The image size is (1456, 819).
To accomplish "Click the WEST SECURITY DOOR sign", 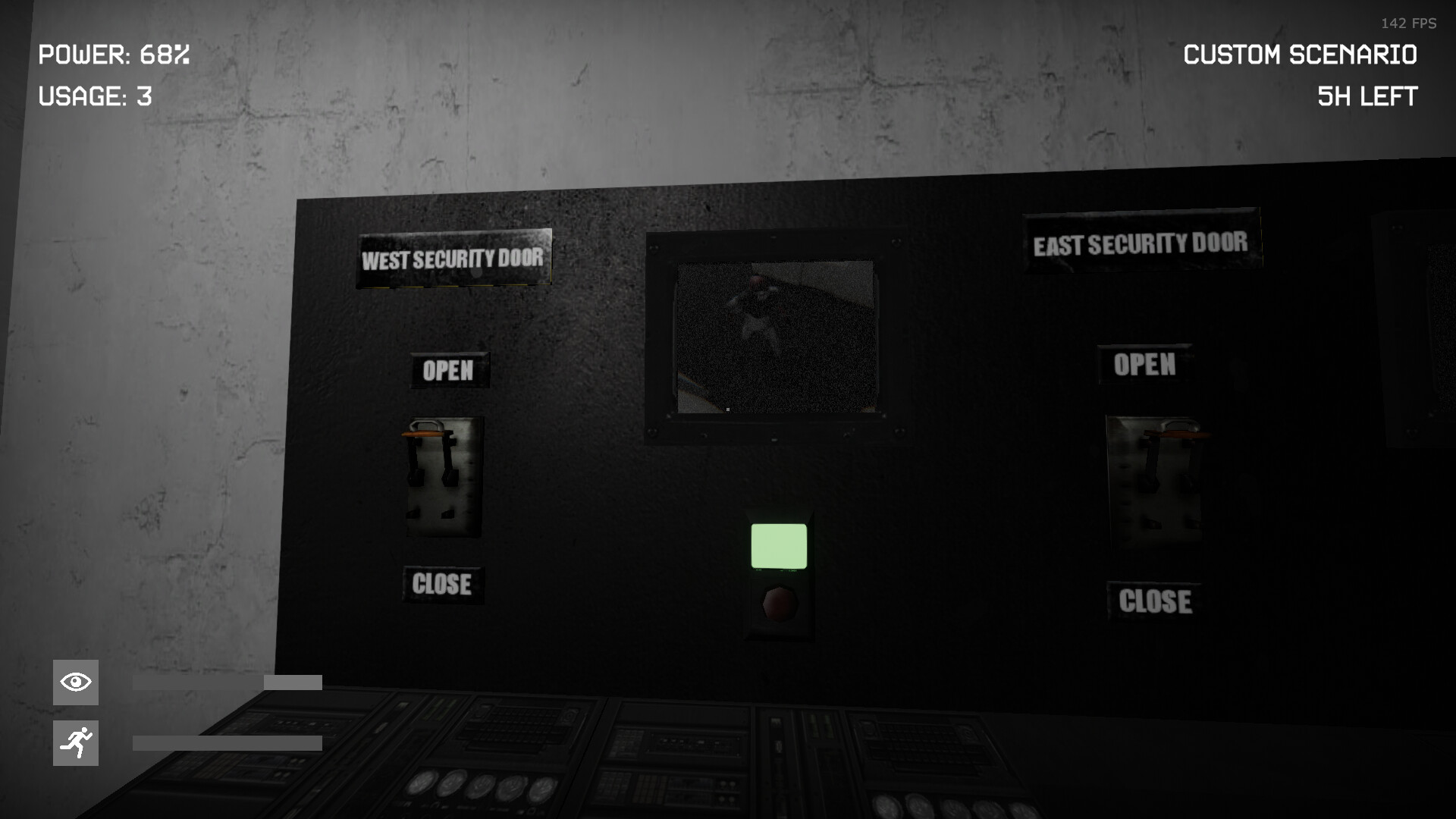I will [453, 259].
